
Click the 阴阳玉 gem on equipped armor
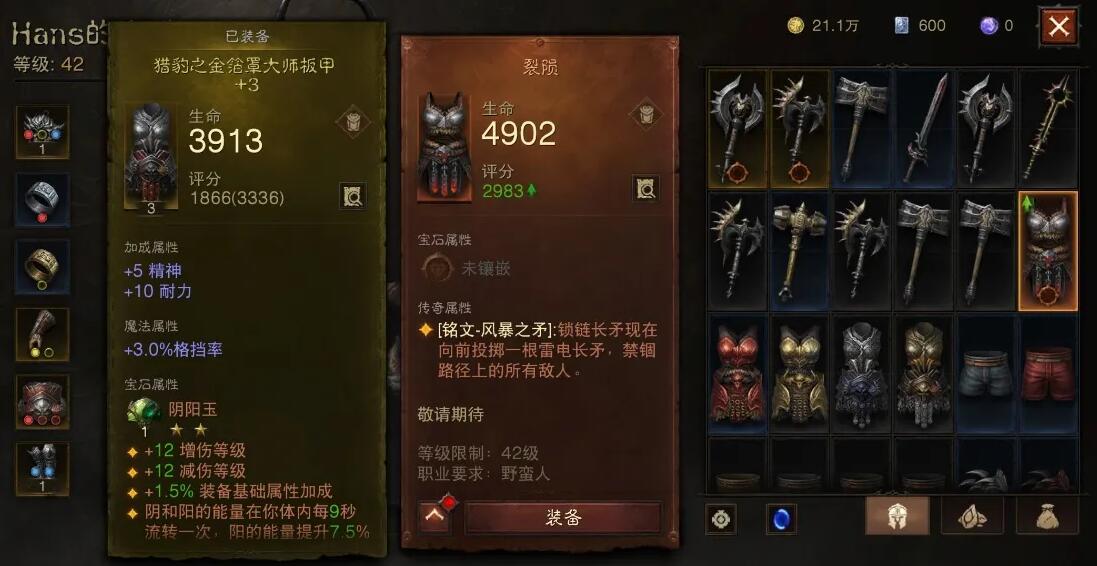(145, 411)
